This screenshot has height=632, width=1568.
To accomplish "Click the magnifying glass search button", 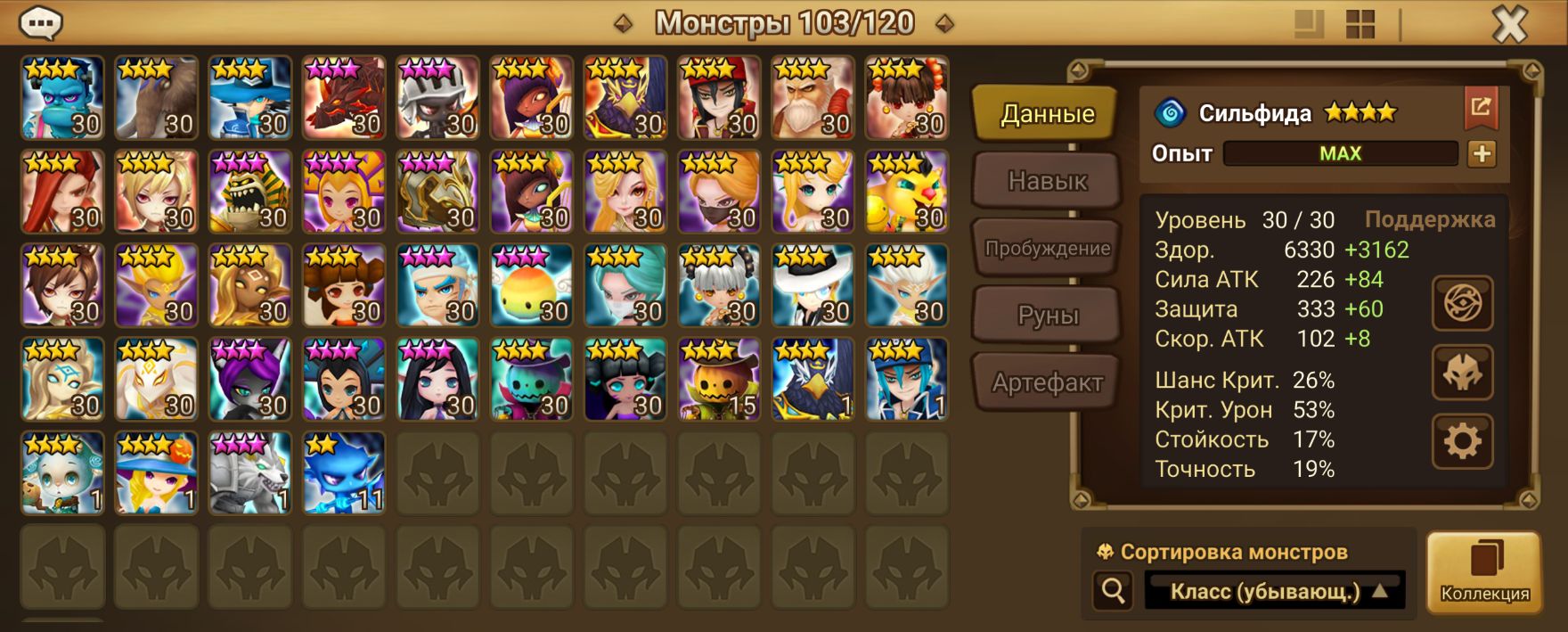I will [x=1113, y=590].
